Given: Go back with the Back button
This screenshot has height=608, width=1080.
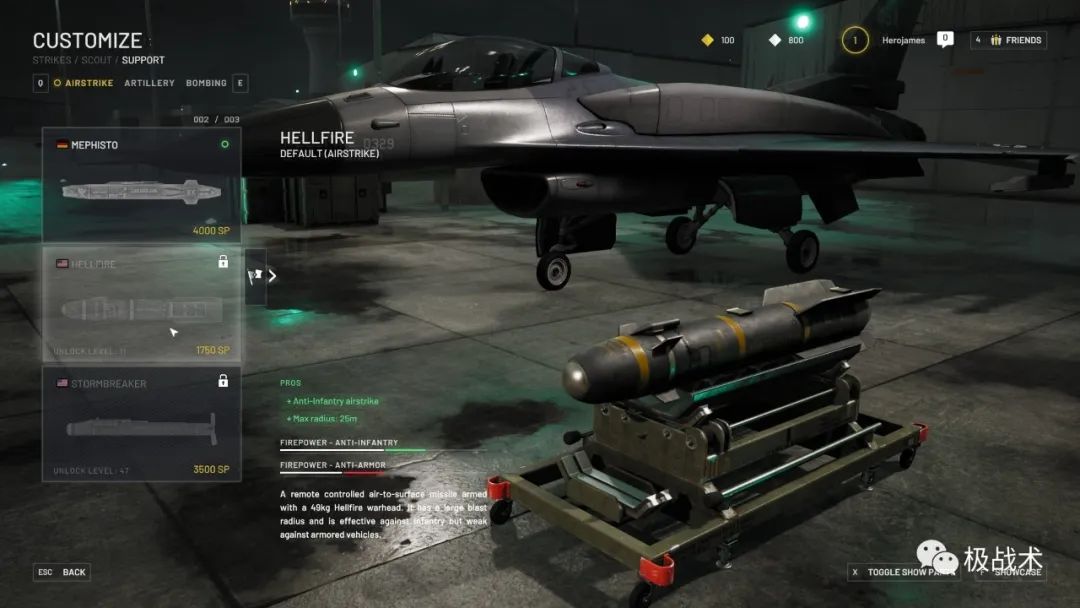Looking at the screenshot, I should (x=62, y=572).
